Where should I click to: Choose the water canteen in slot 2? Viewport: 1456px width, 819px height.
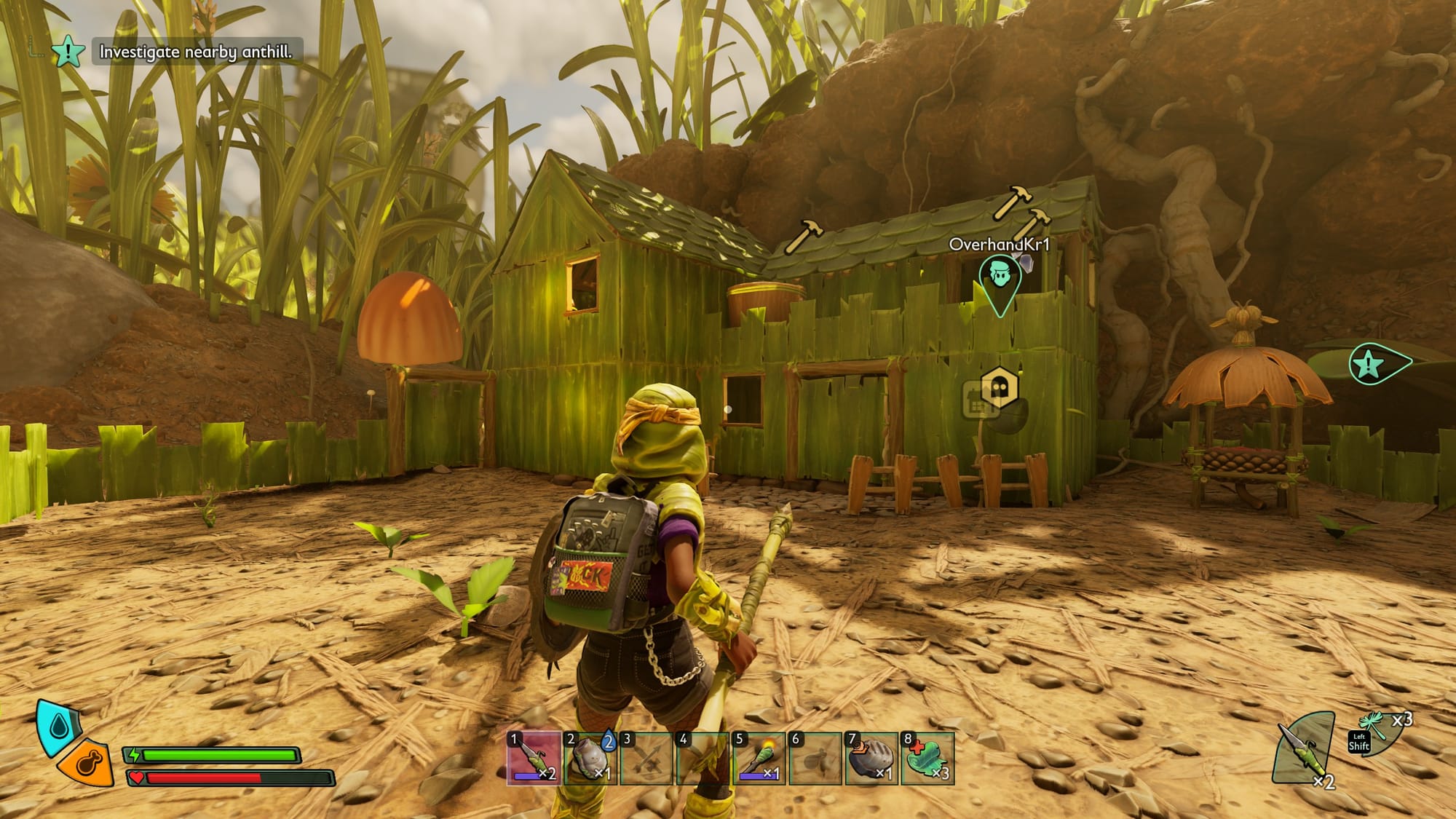590,759
